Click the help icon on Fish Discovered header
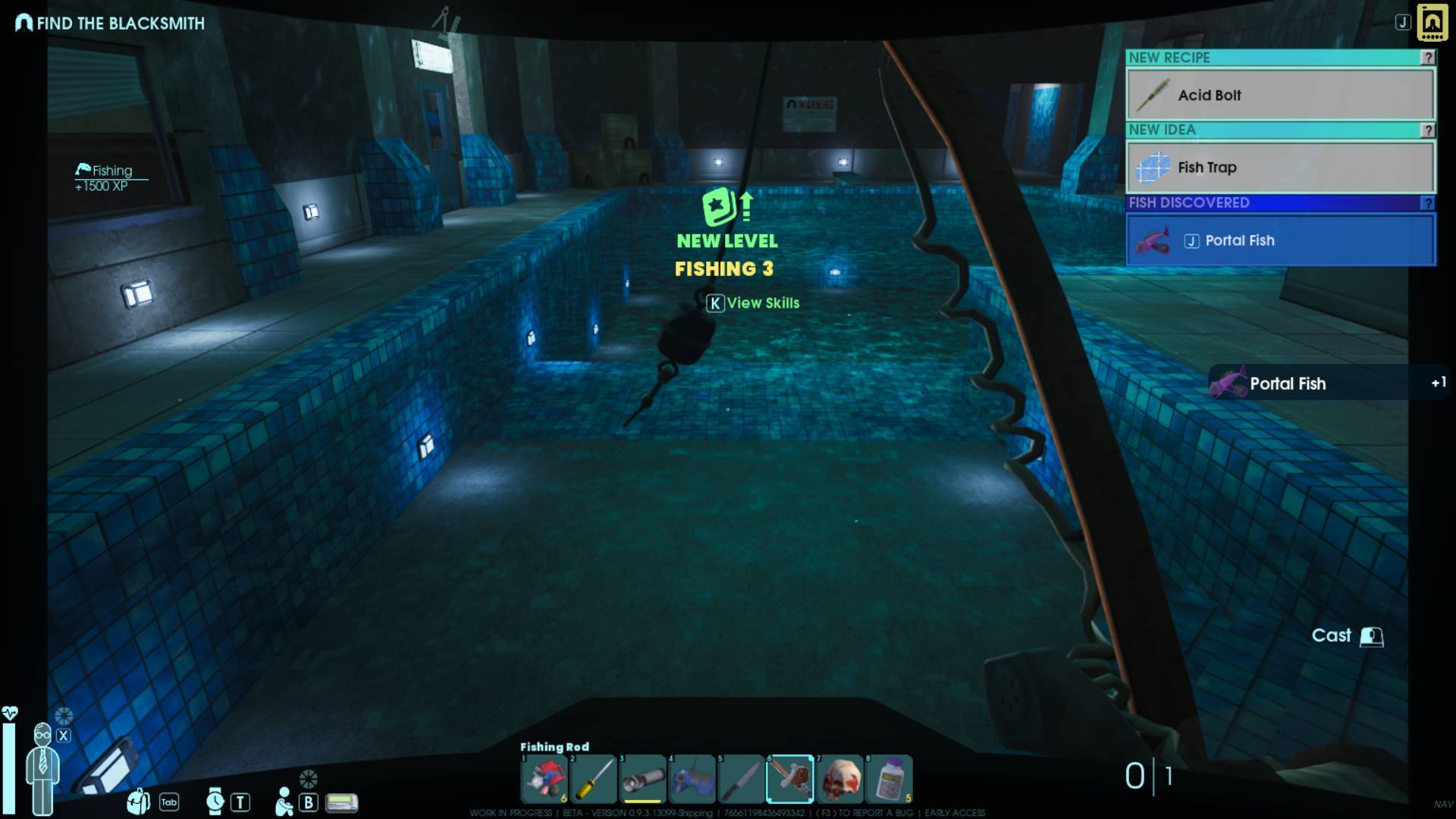Viewport: 1456px width, 819px height. [1427, 203]
